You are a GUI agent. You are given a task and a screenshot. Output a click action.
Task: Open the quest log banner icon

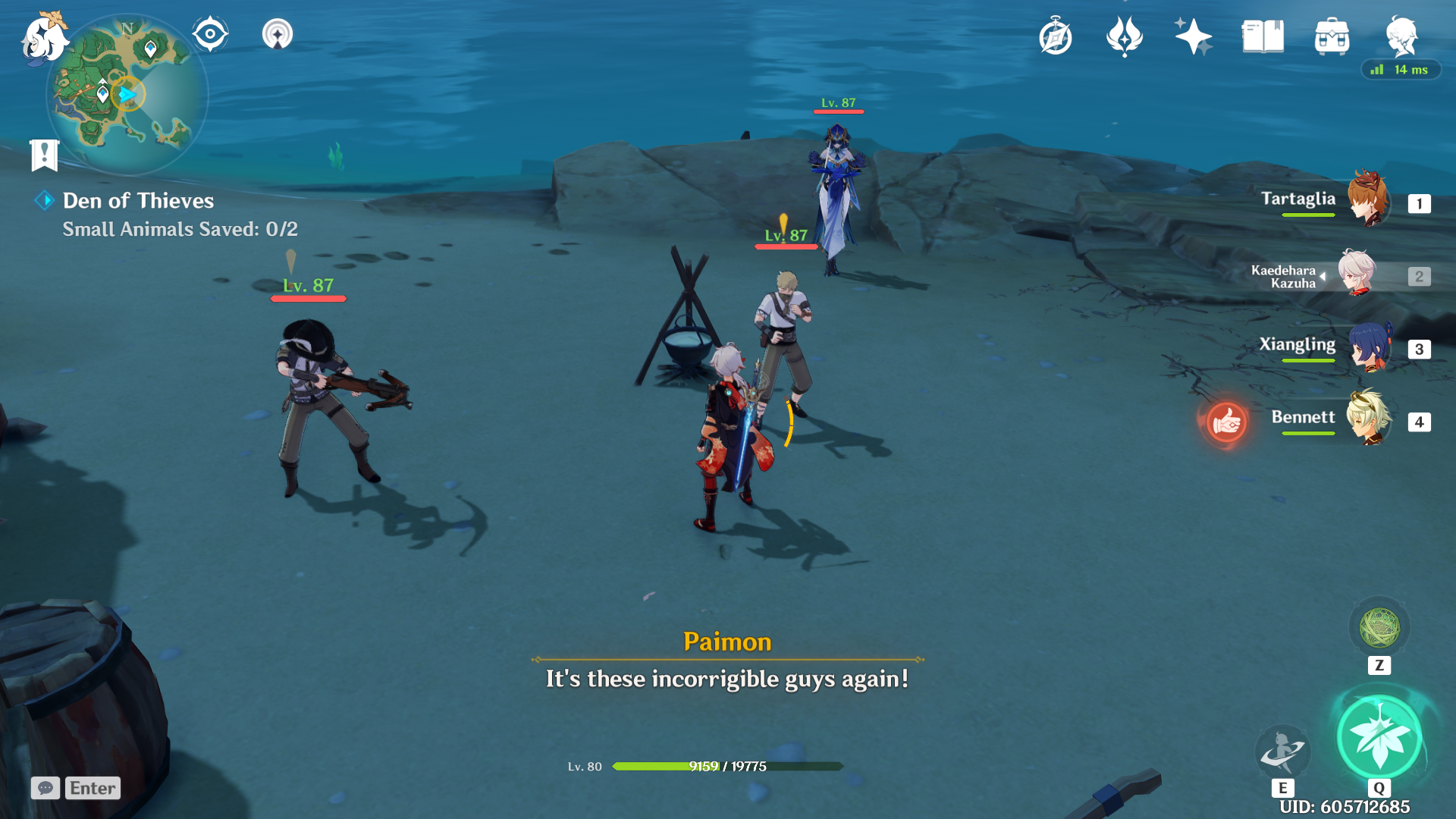(x=44, y=155)
